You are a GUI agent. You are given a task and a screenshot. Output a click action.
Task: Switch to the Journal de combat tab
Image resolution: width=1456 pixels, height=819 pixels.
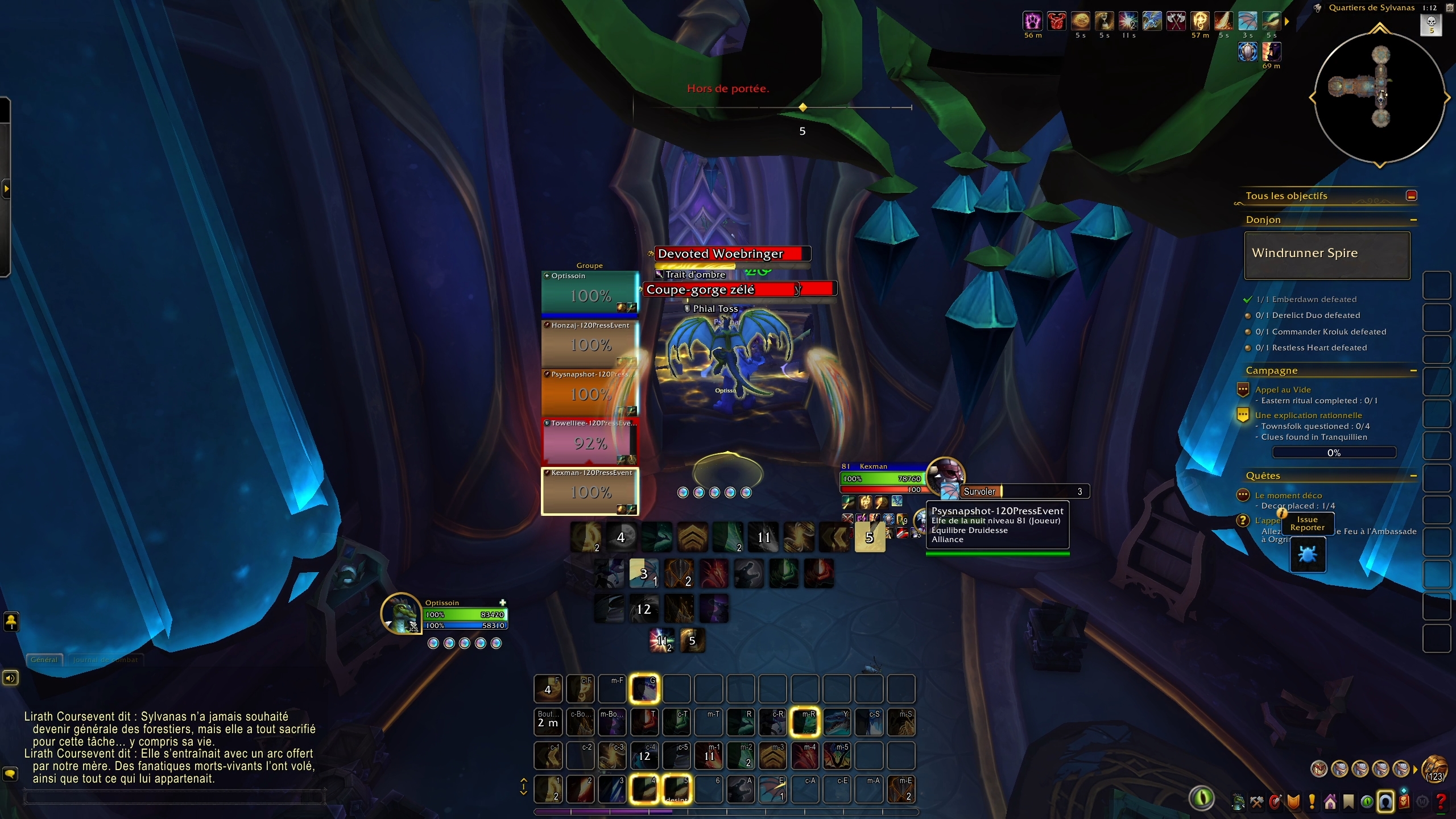(x=105, y=660)
